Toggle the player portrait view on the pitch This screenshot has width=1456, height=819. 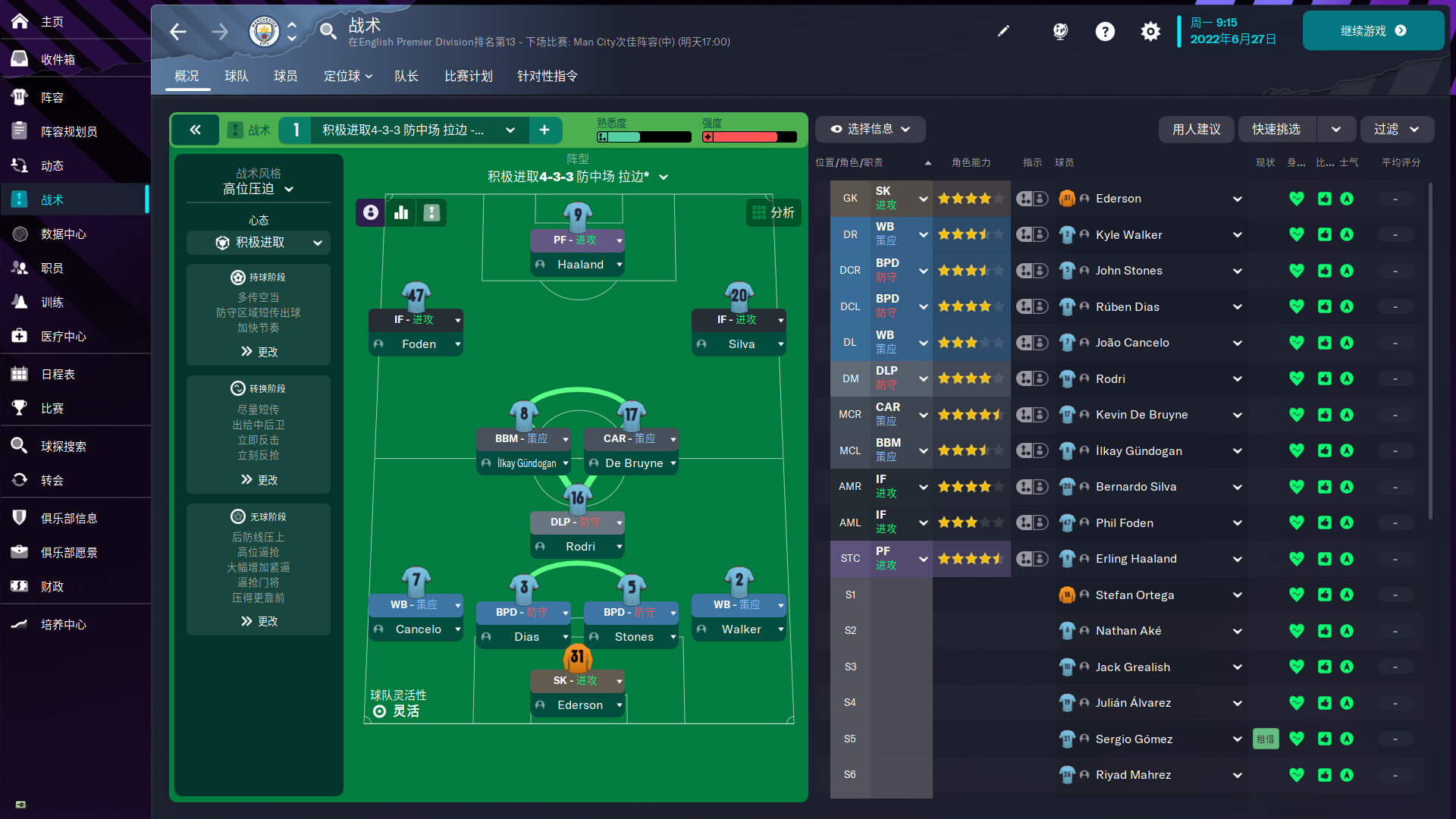pyautogui.click(x=370, y=213)
